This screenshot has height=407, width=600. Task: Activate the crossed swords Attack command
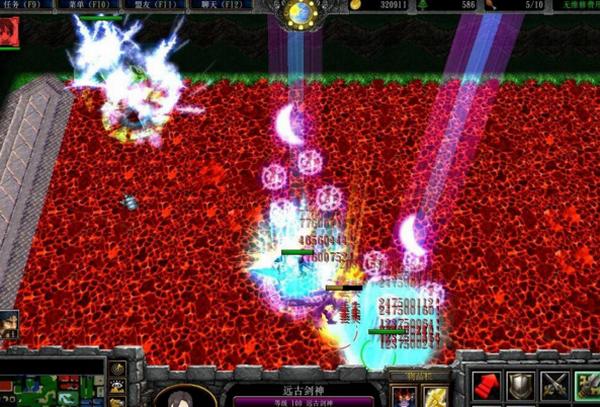click(x=554, y=387)
